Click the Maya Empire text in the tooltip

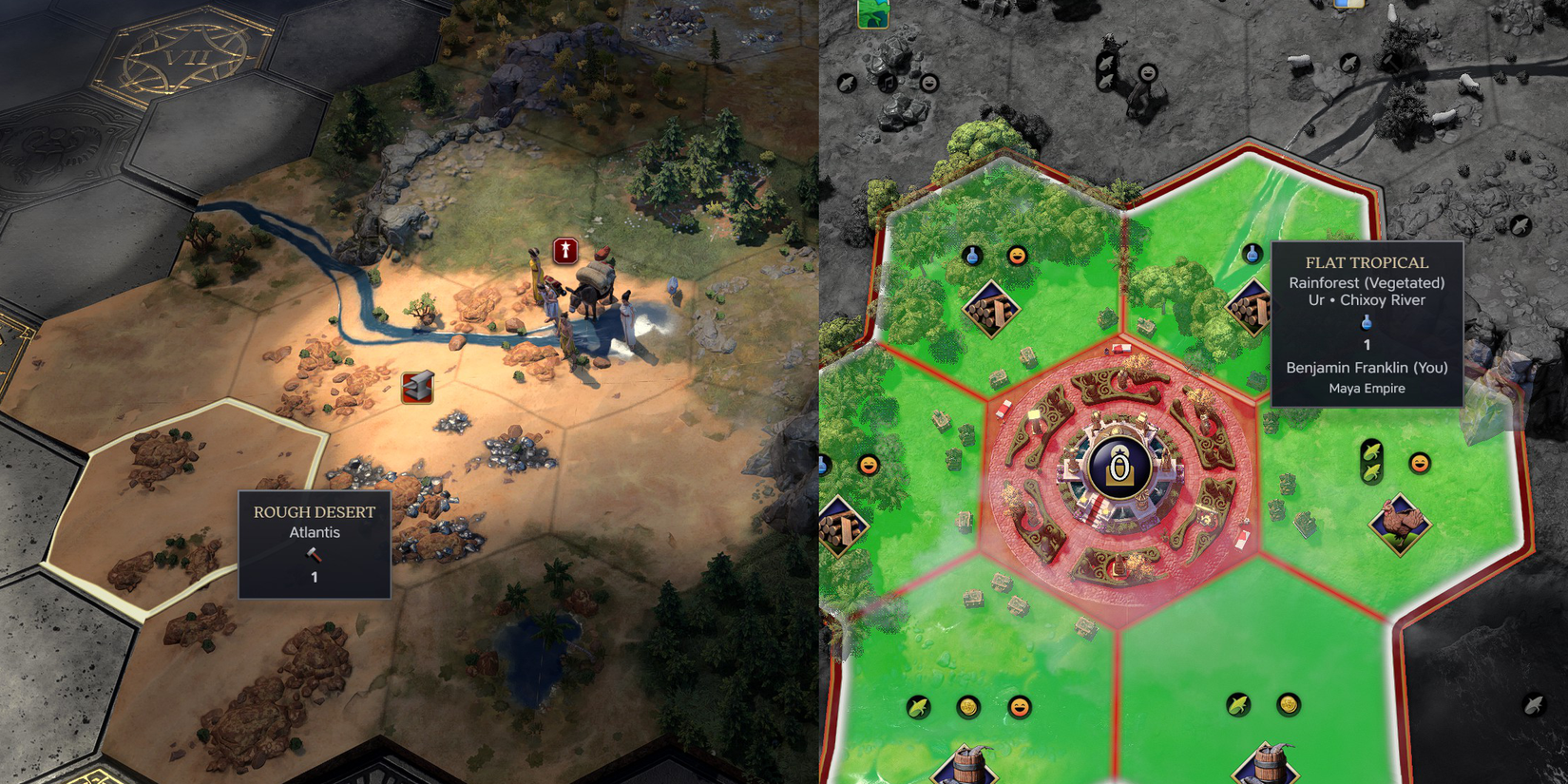click(1366, 388)
